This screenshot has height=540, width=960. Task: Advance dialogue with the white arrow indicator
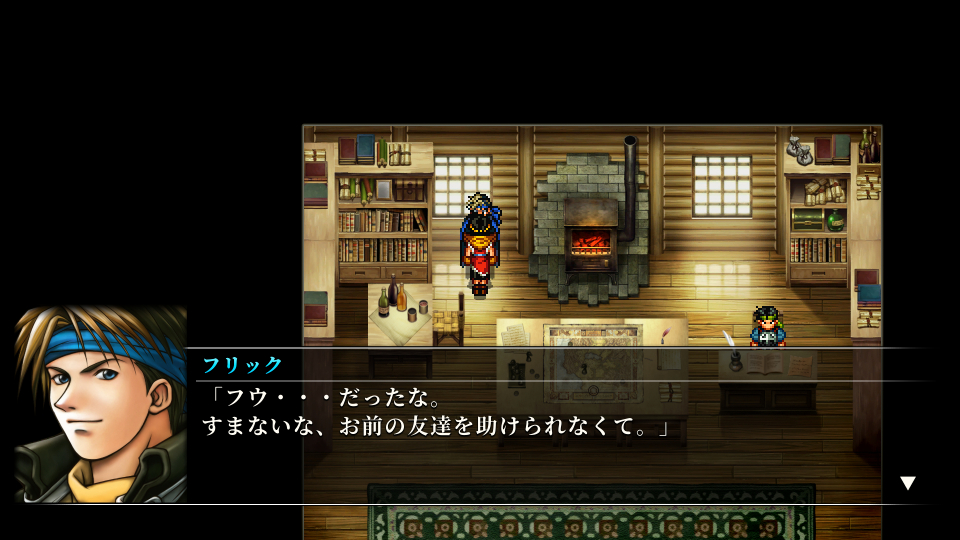pyautogui.click(x=907, y=483)
